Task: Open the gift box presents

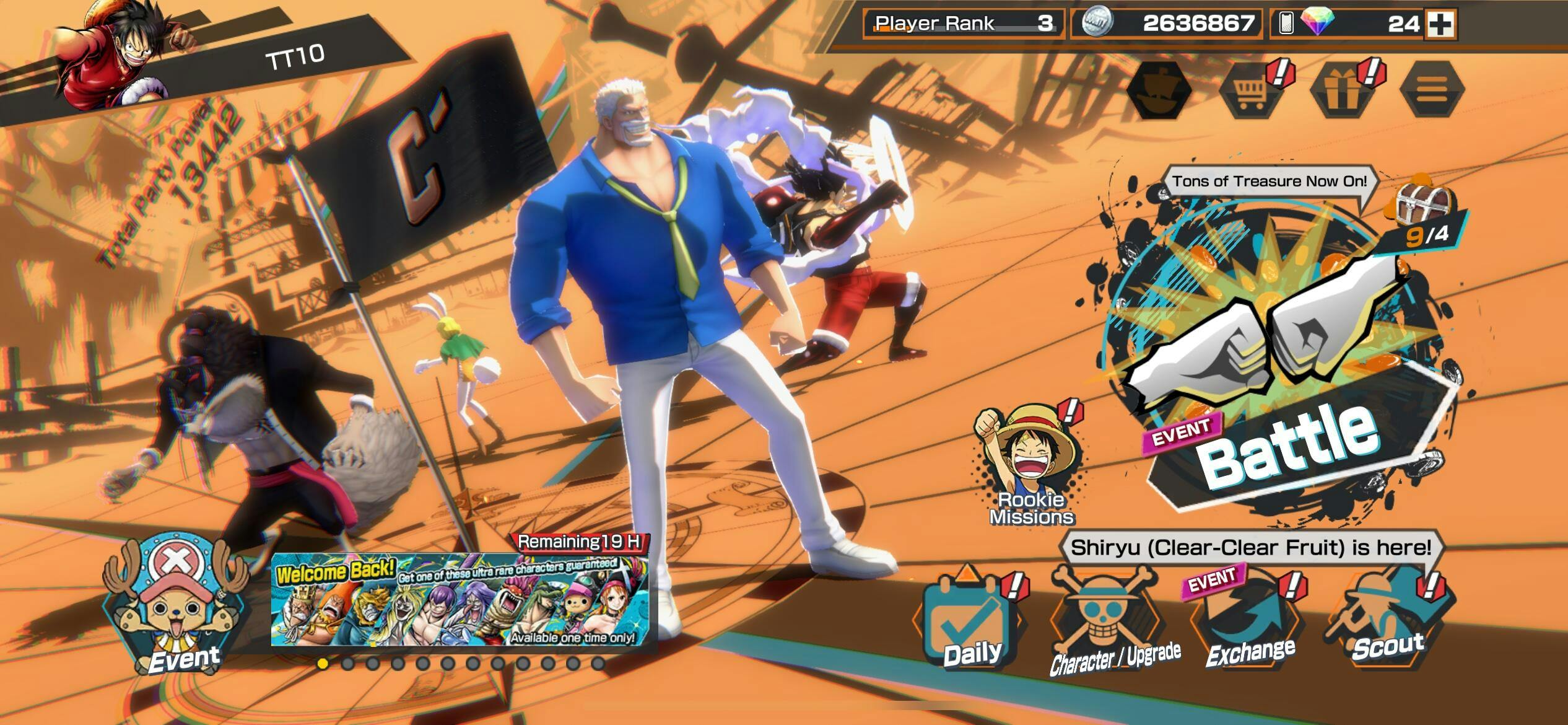Action: (1341, 90)
